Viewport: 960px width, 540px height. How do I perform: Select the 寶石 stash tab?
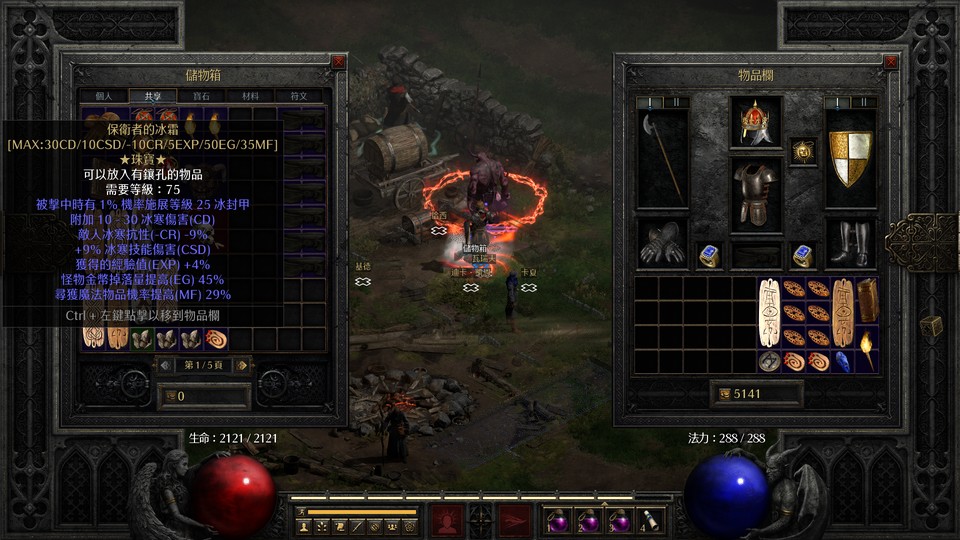(x=202, y=96)
